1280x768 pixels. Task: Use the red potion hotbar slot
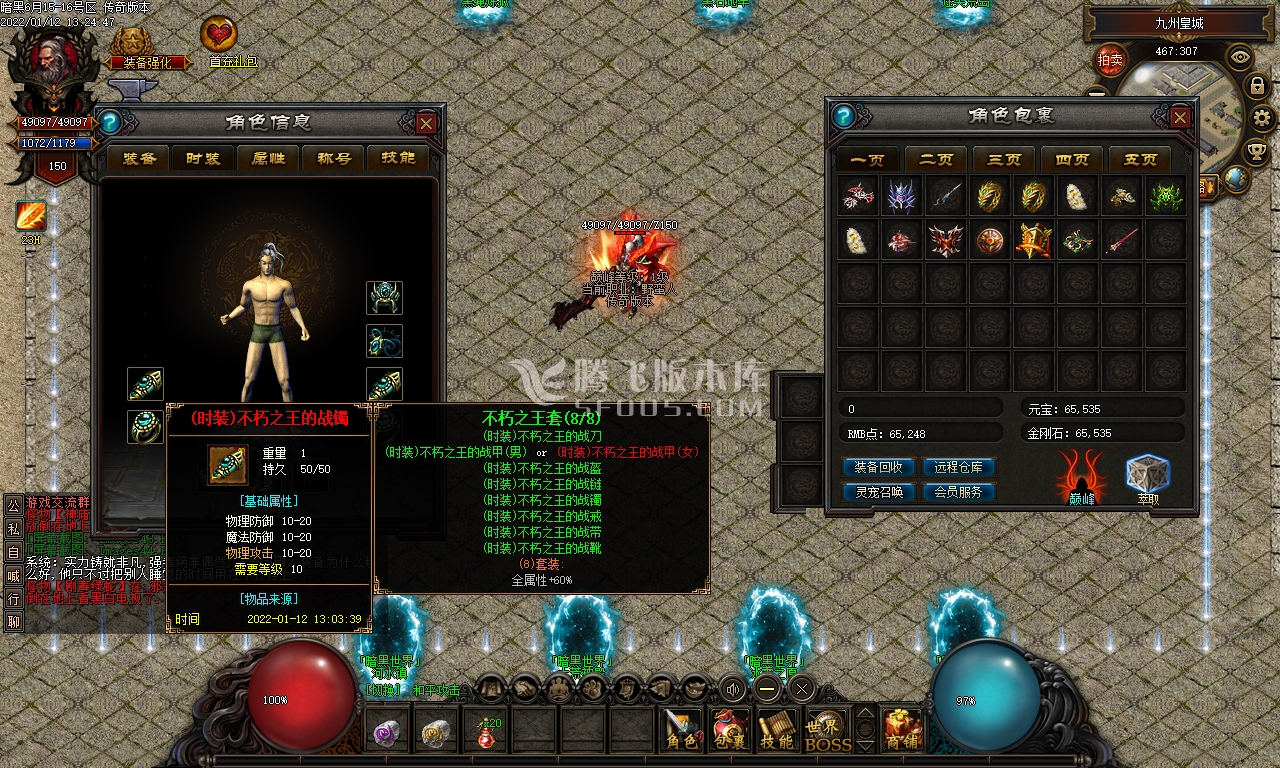coord(488,731)
